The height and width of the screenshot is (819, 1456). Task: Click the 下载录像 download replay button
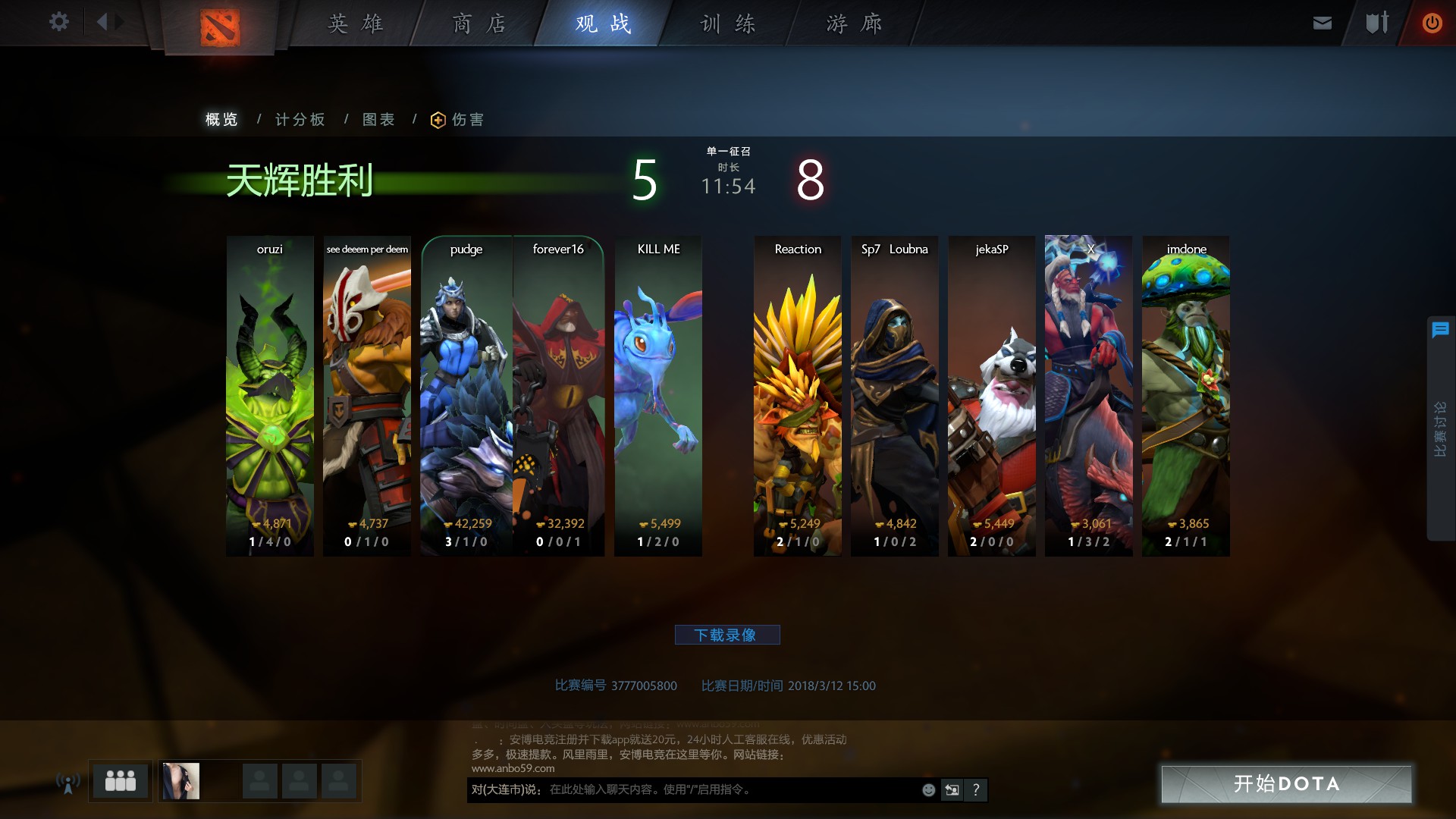tap(727, 635)
